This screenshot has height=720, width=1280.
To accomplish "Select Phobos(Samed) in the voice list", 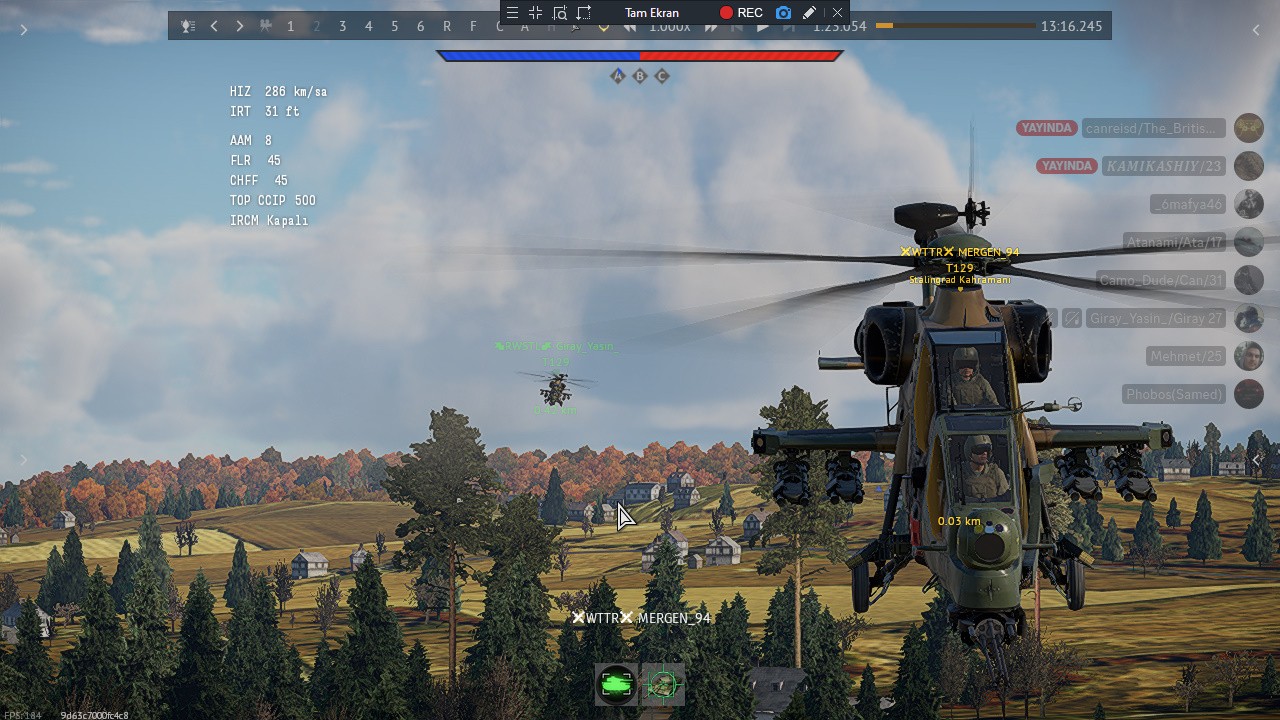I will [1174, 394].
